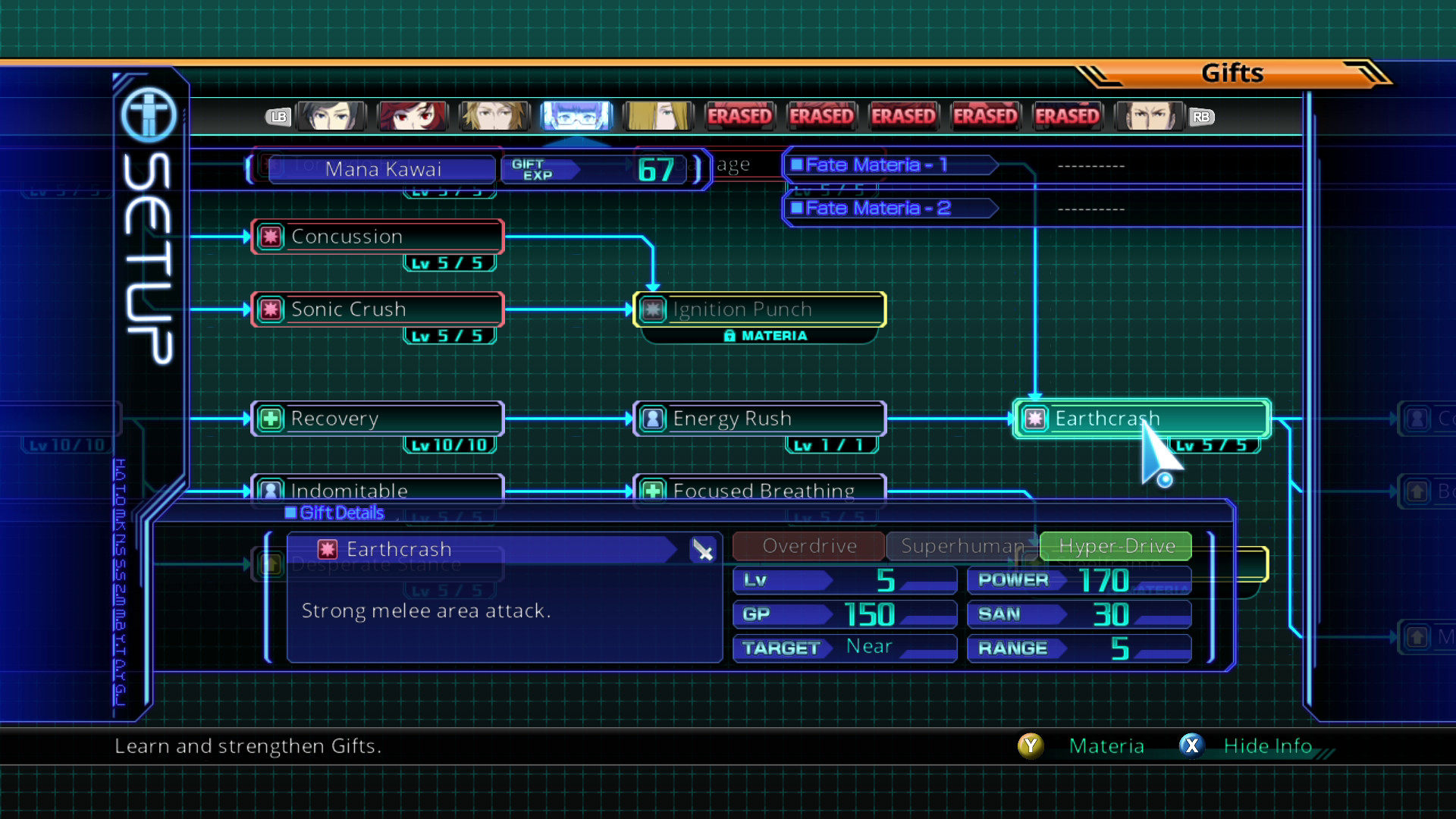Click the support icon on Energy Rush
This screenshot has width=1456, height=819.
653,419
